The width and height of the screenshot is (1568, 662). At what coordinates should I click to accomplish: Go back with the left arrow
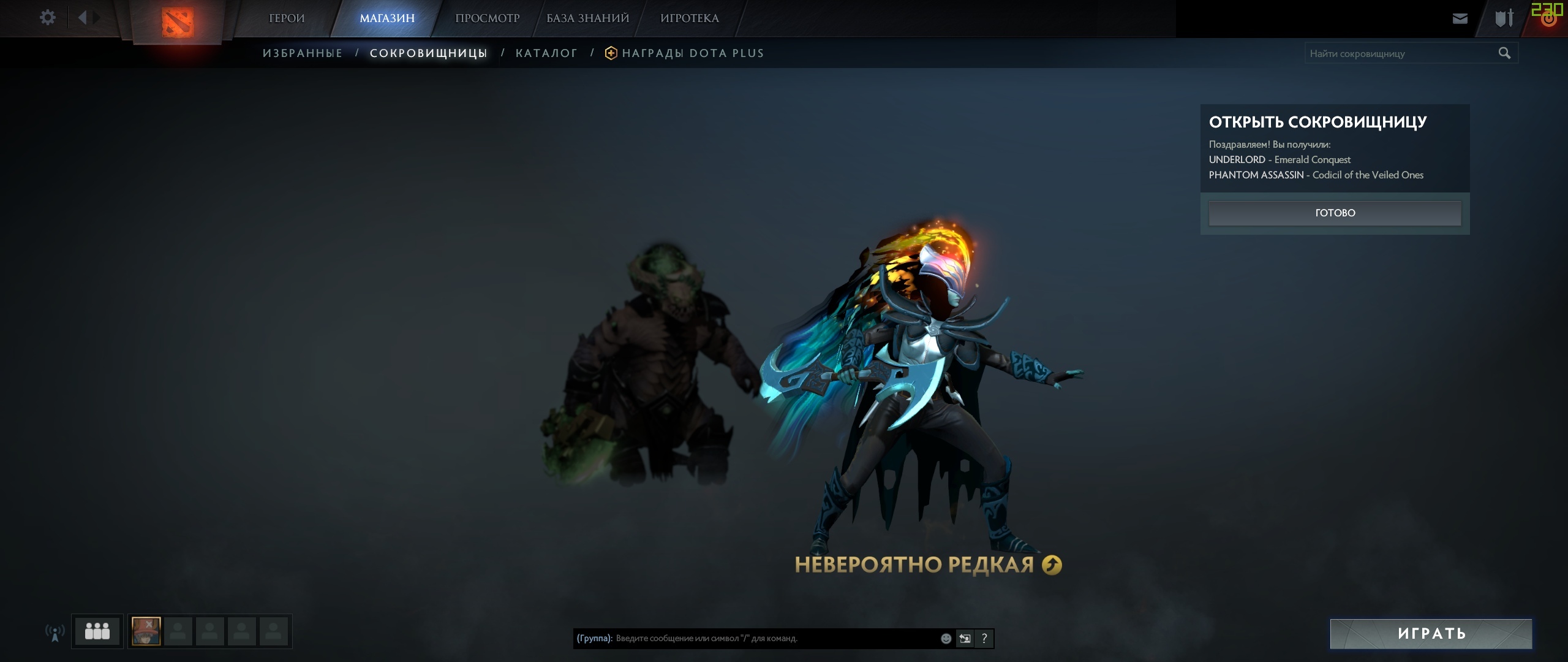click(x=83, y=18)
